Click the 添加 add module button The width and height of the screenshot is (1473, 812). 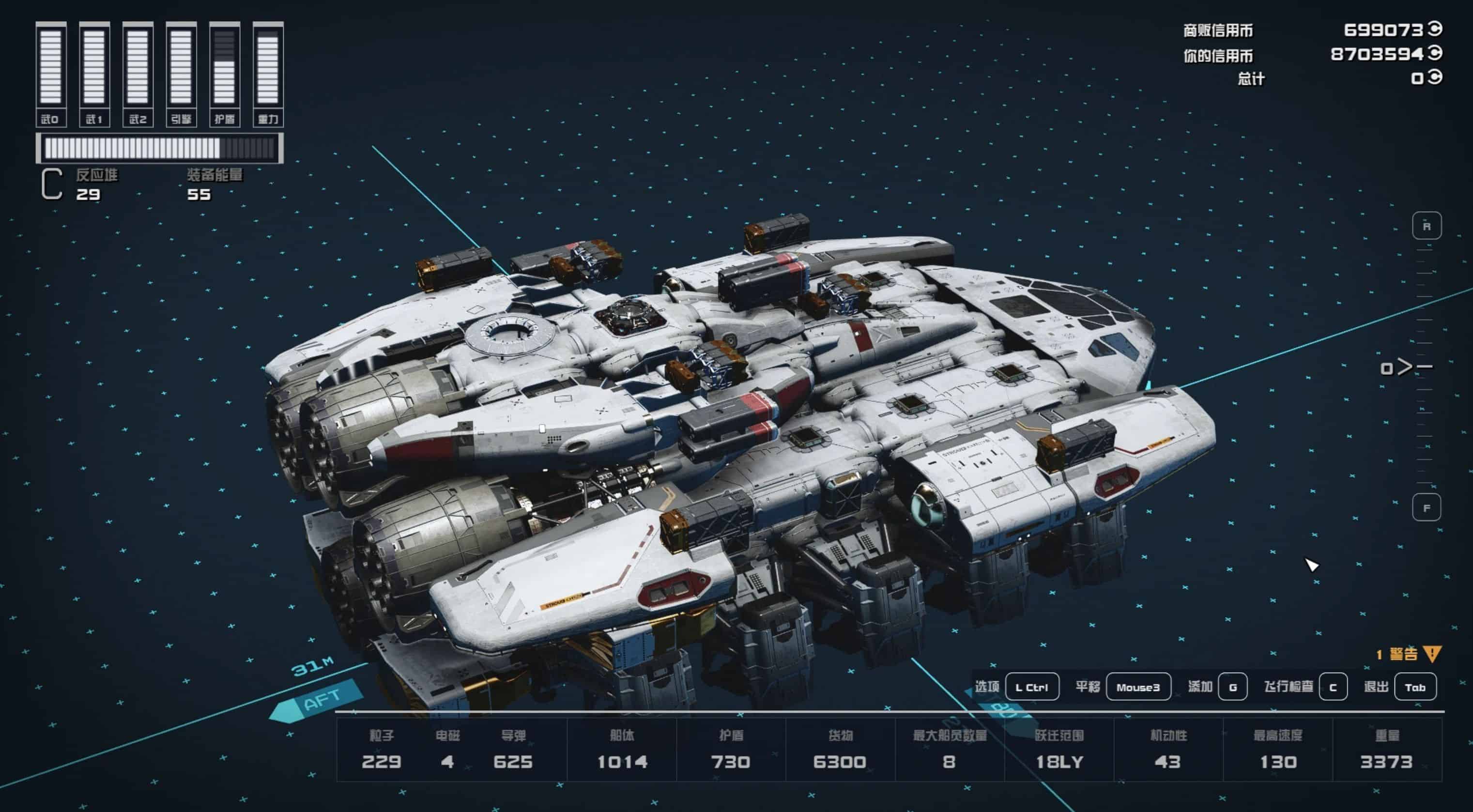tap(1232, 687)
